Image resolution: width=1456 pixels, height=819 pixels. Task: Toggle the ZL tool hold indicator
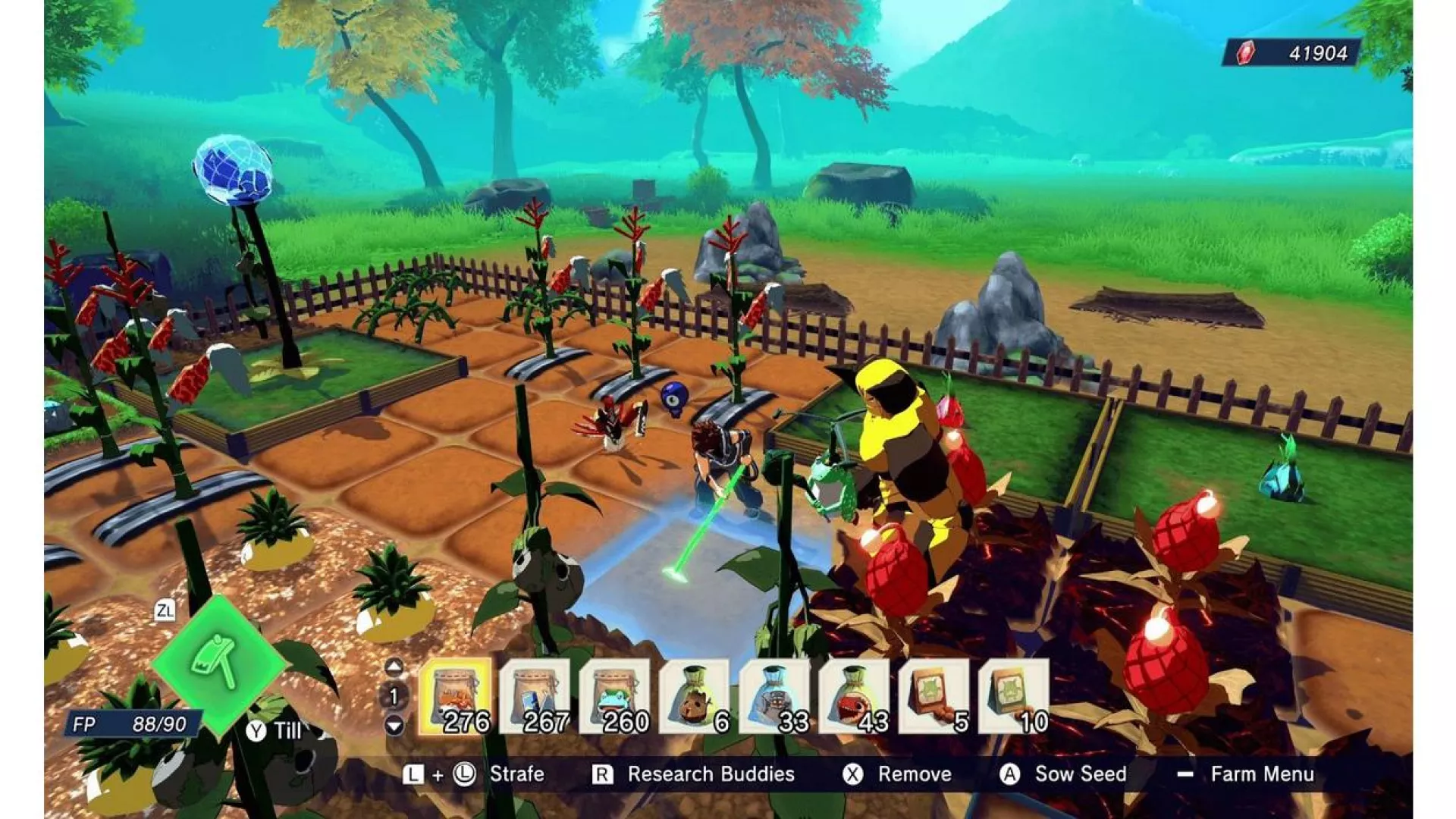pyautogui.click(x=167, y=612)
